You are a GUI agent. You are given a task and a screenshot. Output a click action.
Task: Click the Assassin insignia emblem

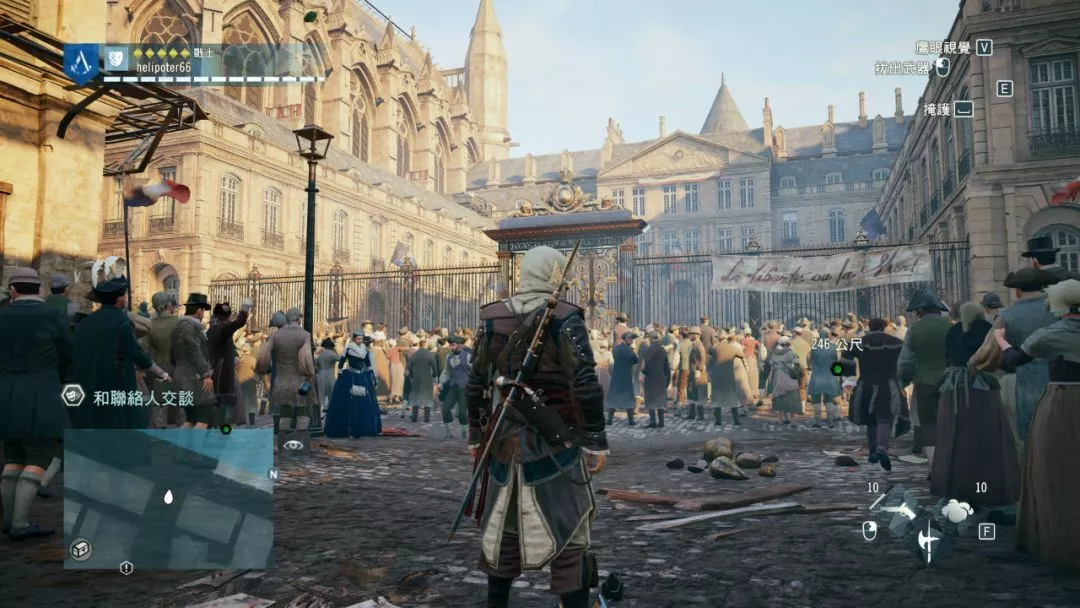point(82,63)
